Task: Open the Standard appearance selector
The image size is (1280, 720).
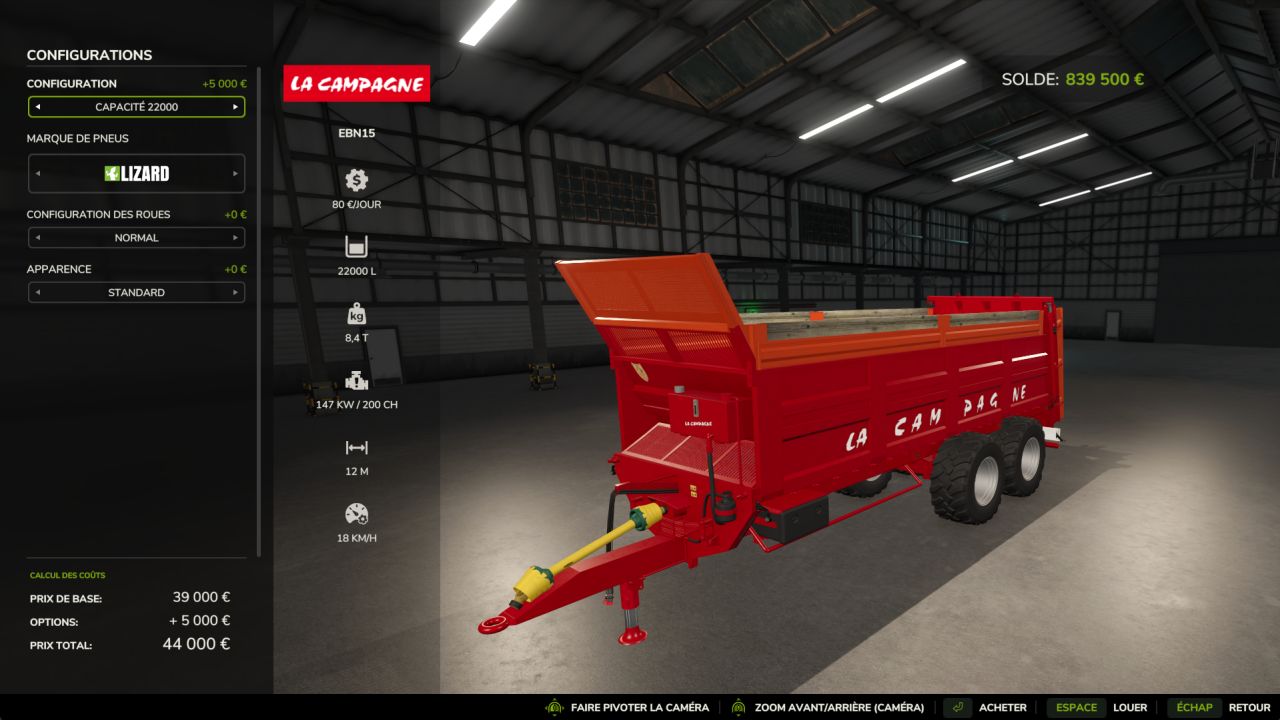Action: tap(136, 293)
